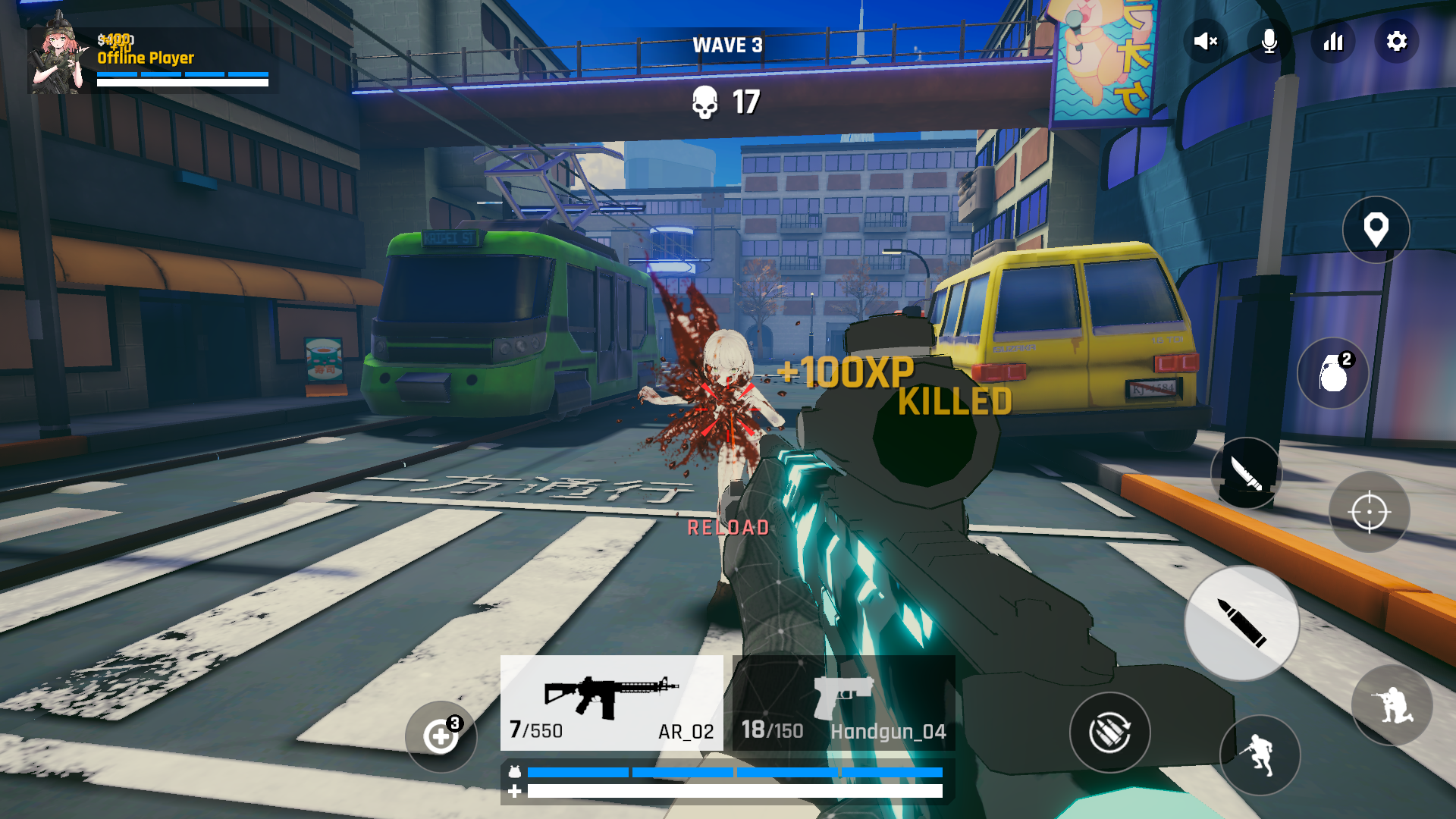
Task: Jump using the leaping soldier button
Action: tap(1260, 755)
